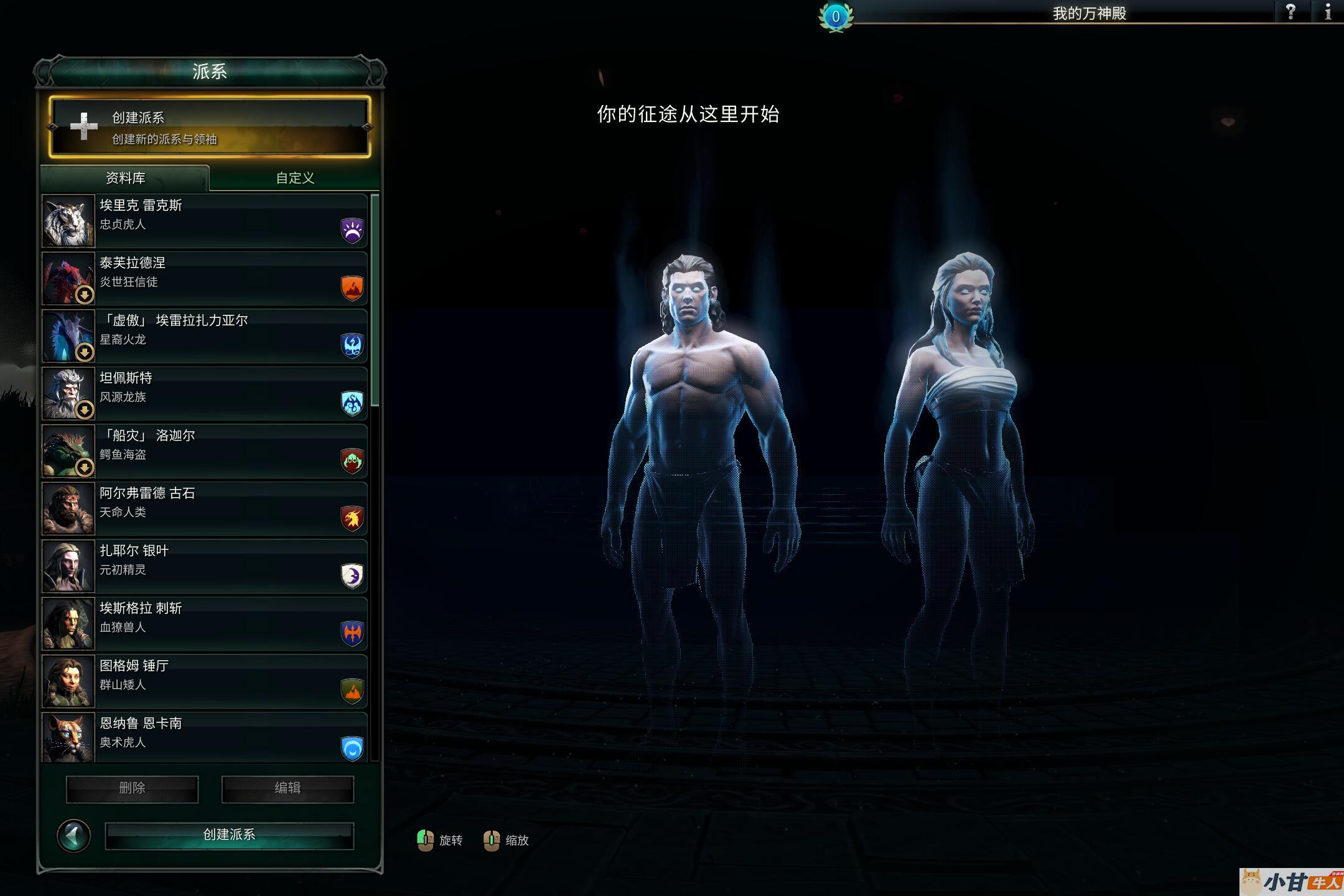This screenshot has width=1344, height=896.
Task: Confirm with the bottom 创建派系 button
Action: coord(229,835)
